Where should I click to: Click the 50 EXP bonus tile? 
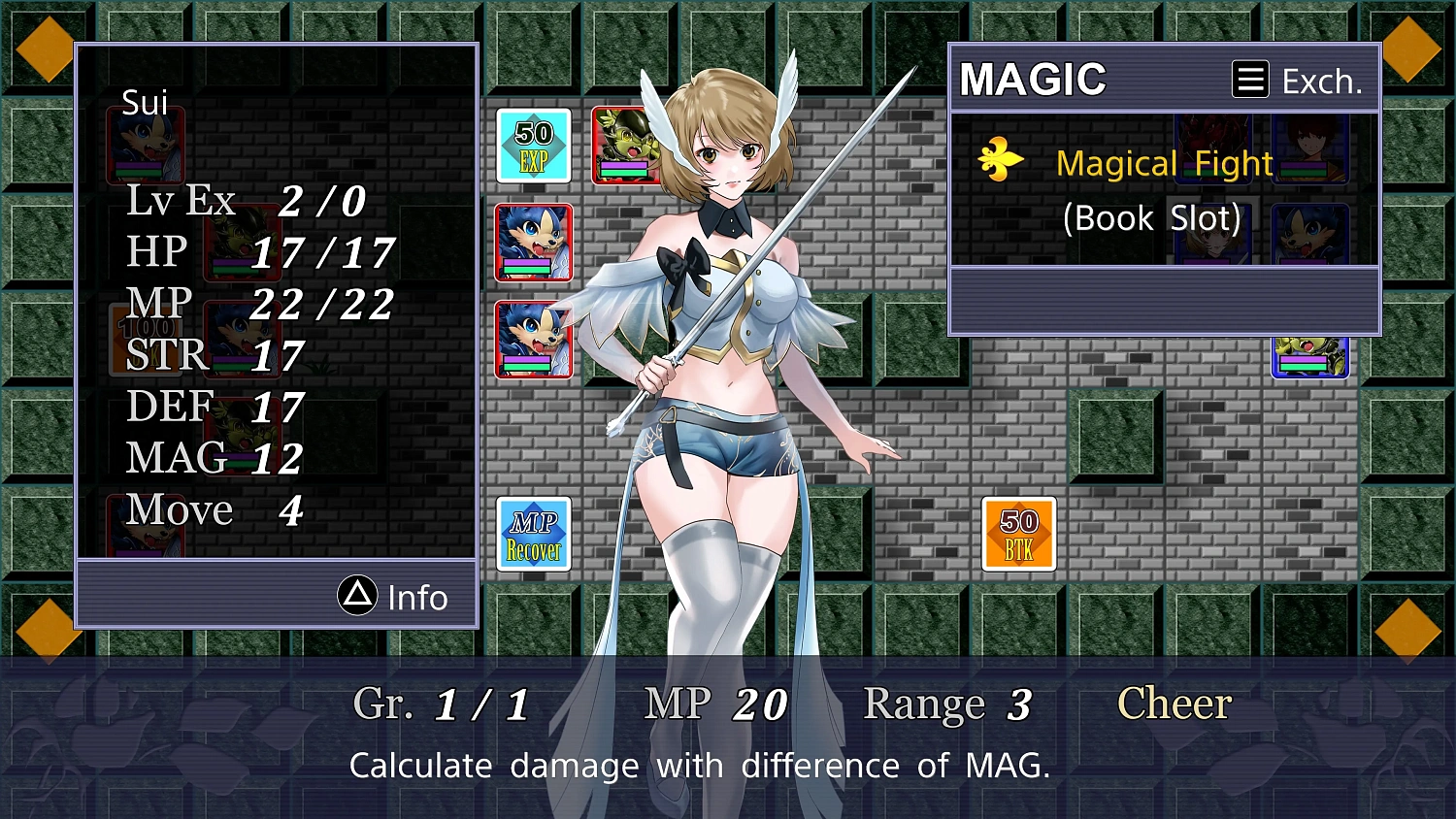coord(534,147)
